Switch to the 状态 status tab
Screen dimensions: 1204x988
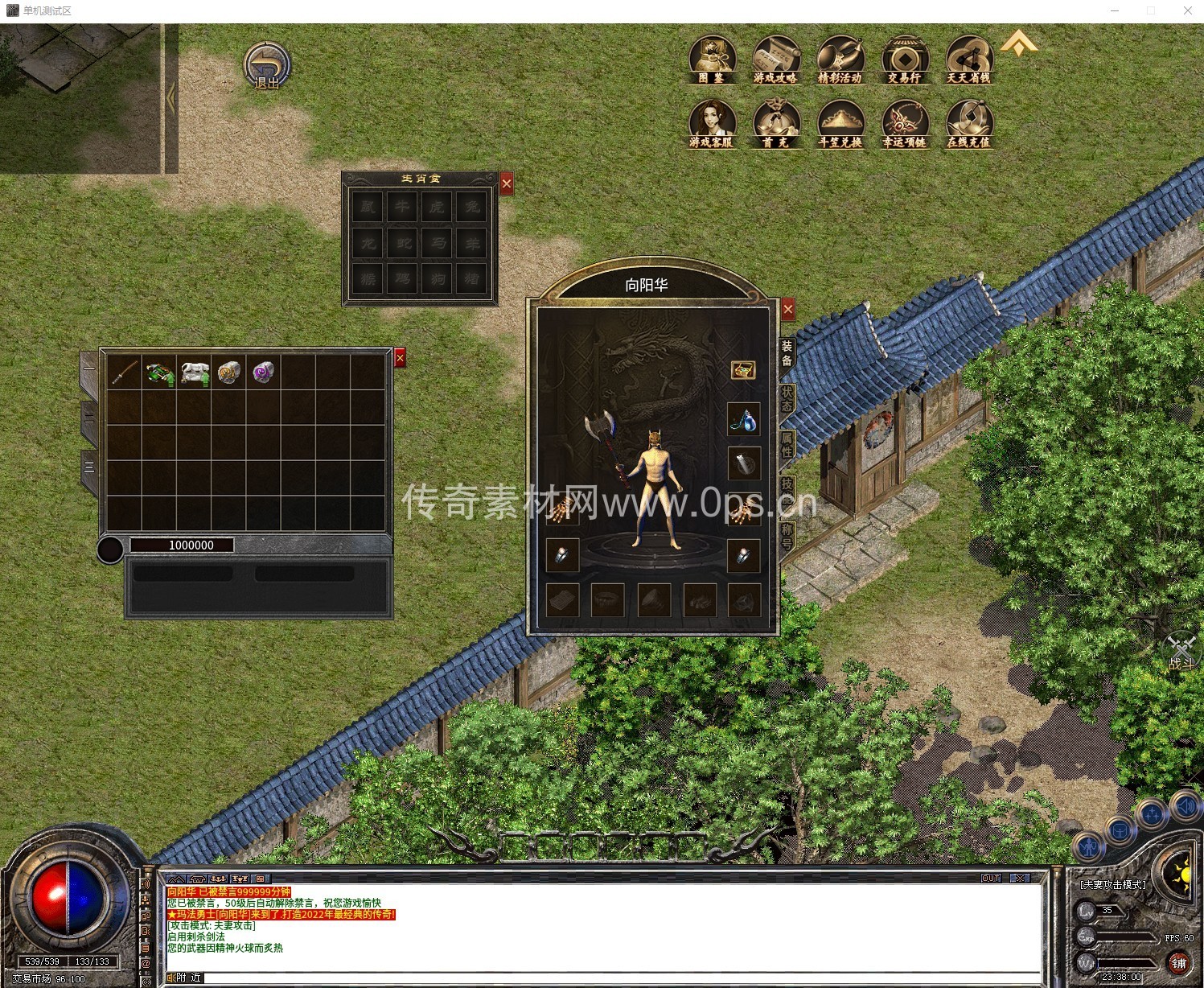click(x=787, y=398)
